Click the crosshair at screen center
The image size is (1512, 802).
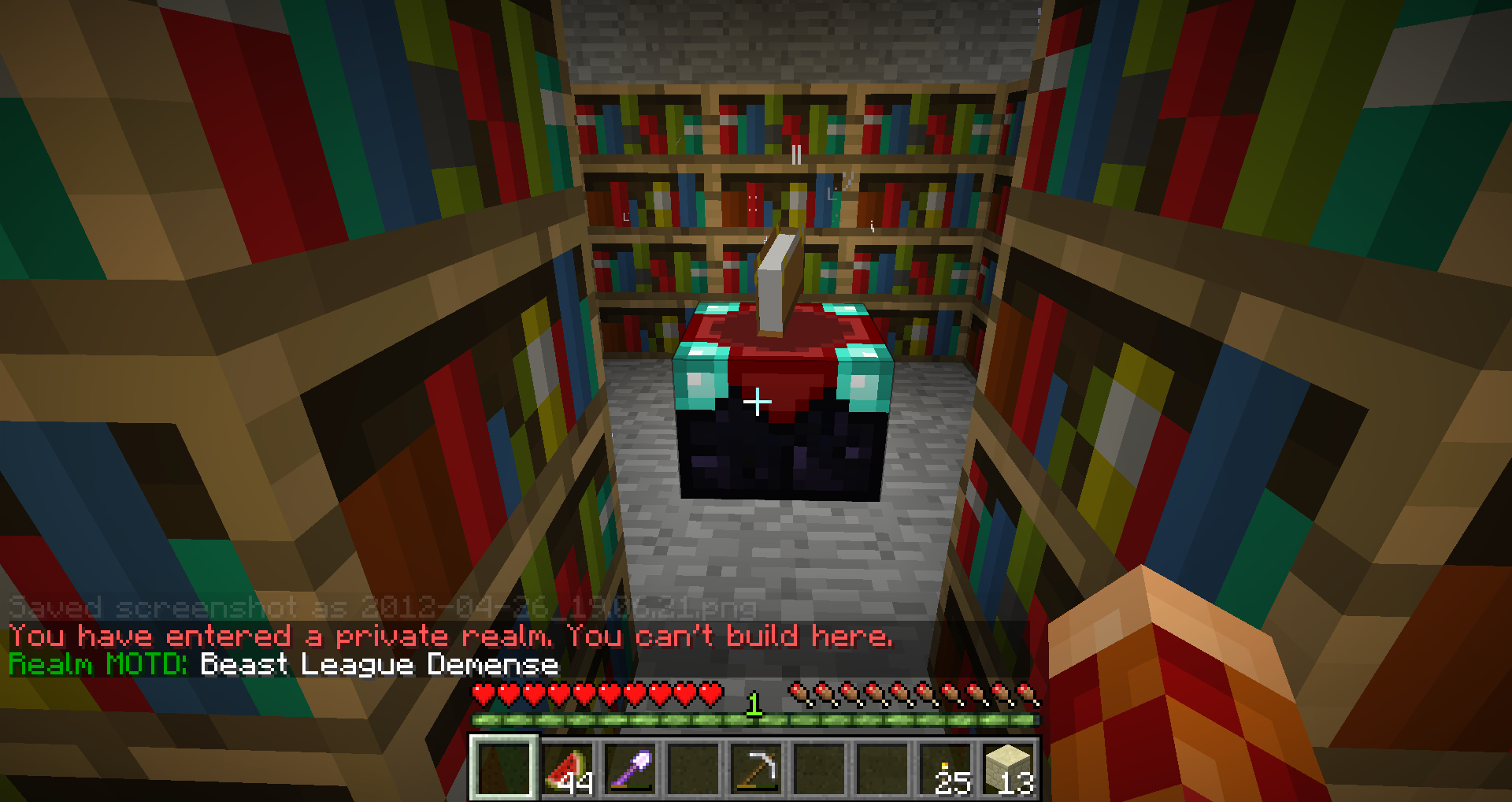[758, 401]
